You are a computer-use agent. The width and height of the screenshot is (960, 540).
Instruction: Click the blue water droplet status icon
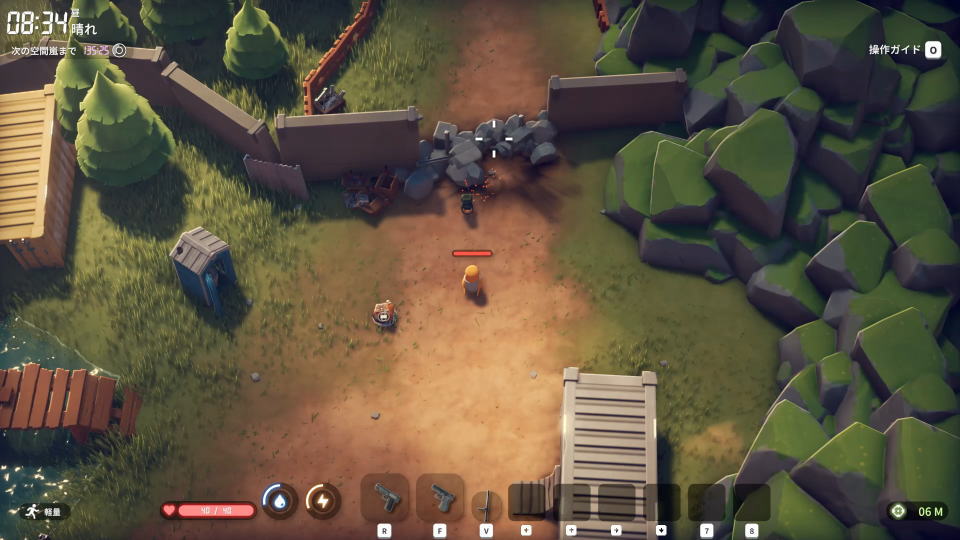point(279,500)
